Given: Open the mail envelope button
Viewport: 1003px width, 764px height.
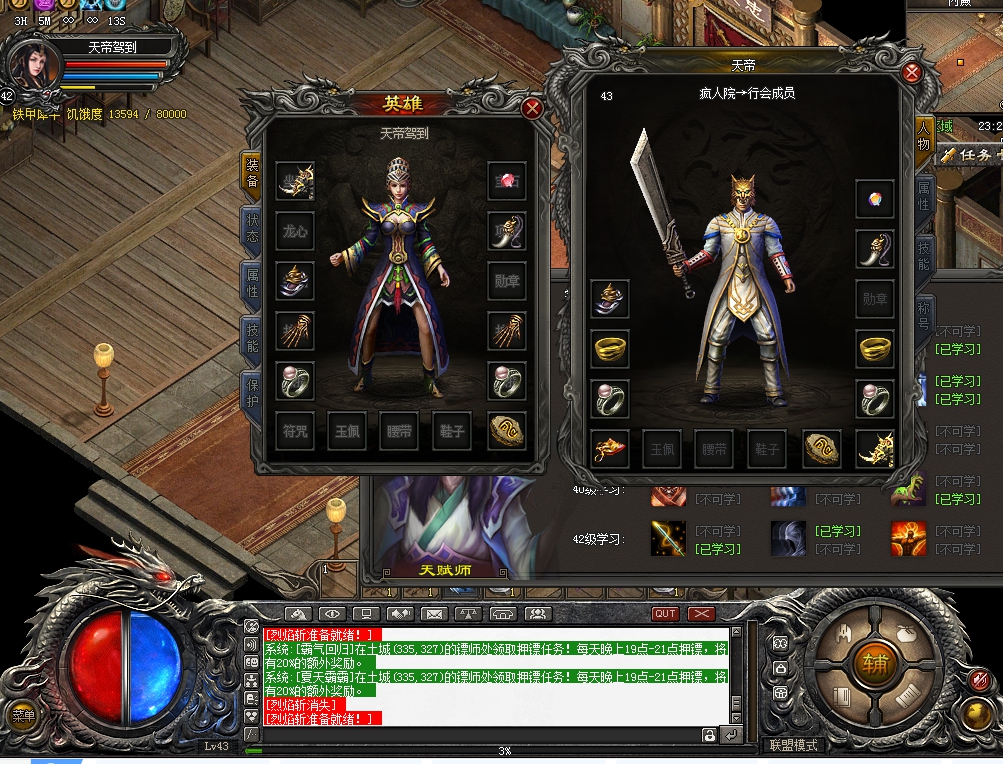Looking at the screenshot, I should coord(433,613).
